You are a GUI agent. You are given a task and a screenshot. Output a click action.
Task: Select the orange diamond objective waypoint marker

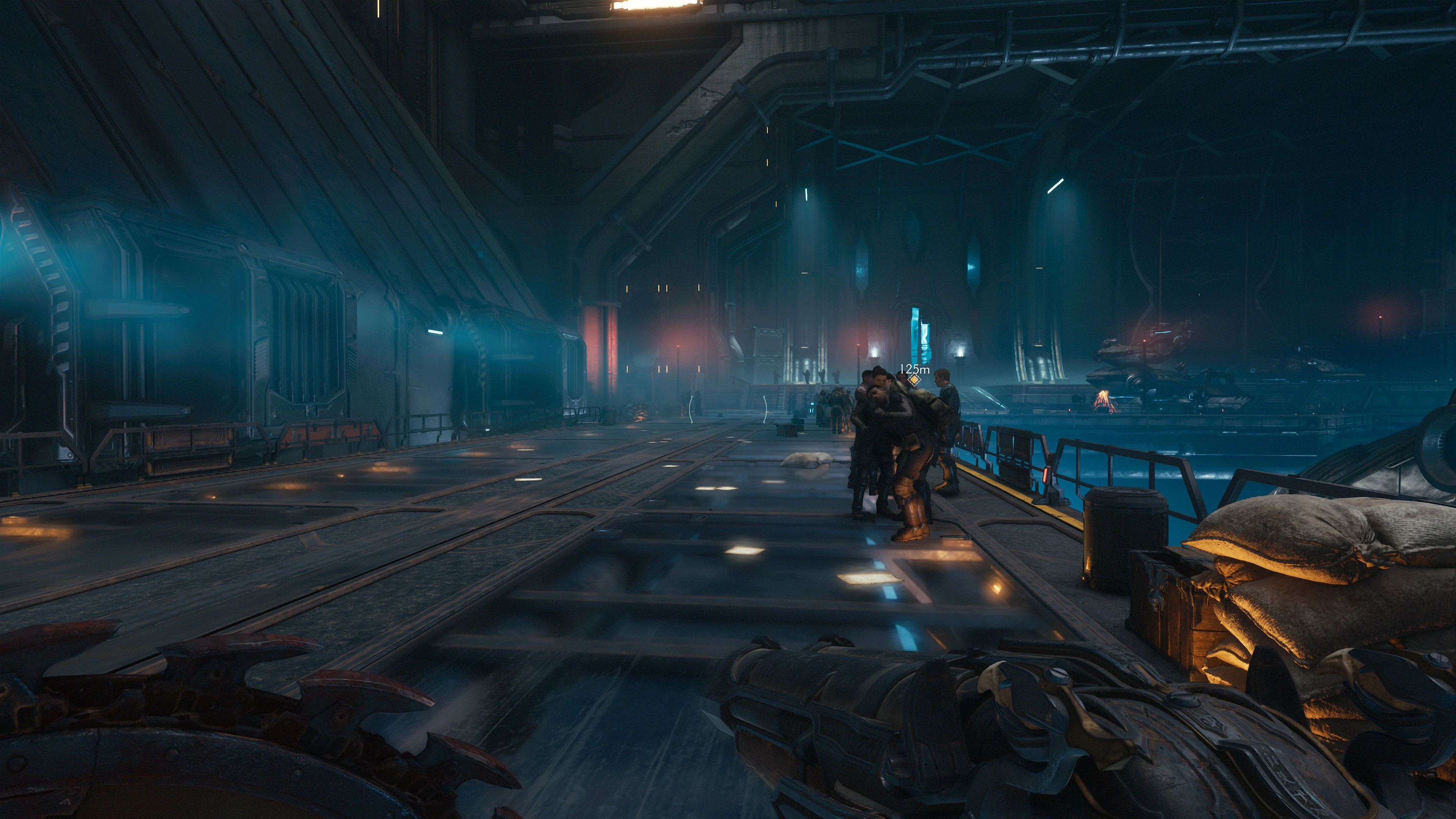click(x=914, y=380)
